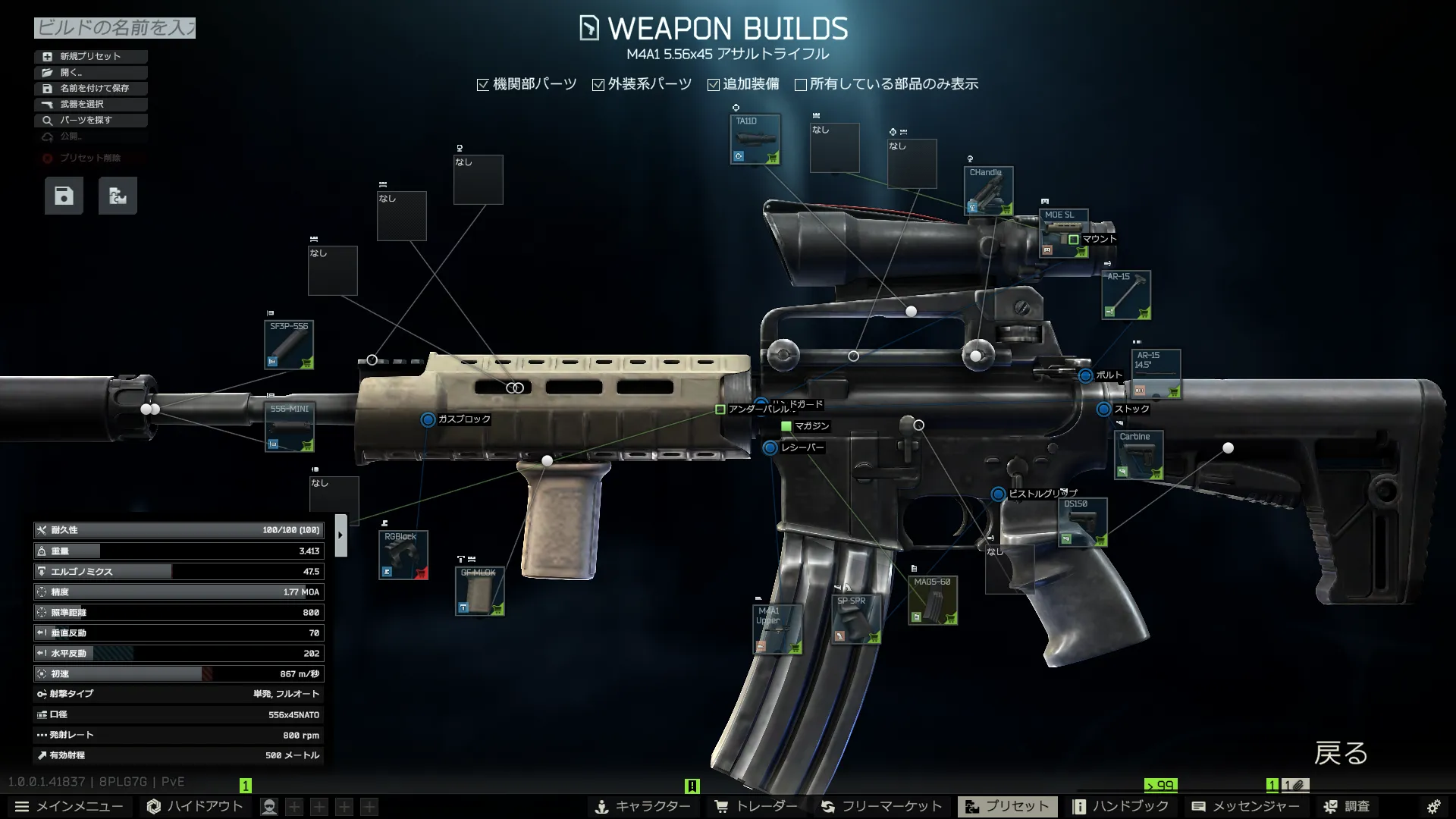Click the build name input field
Image resolution: width=1456 pixels, height=819 pixels.
pyautogui.click(x=115, y=28)
